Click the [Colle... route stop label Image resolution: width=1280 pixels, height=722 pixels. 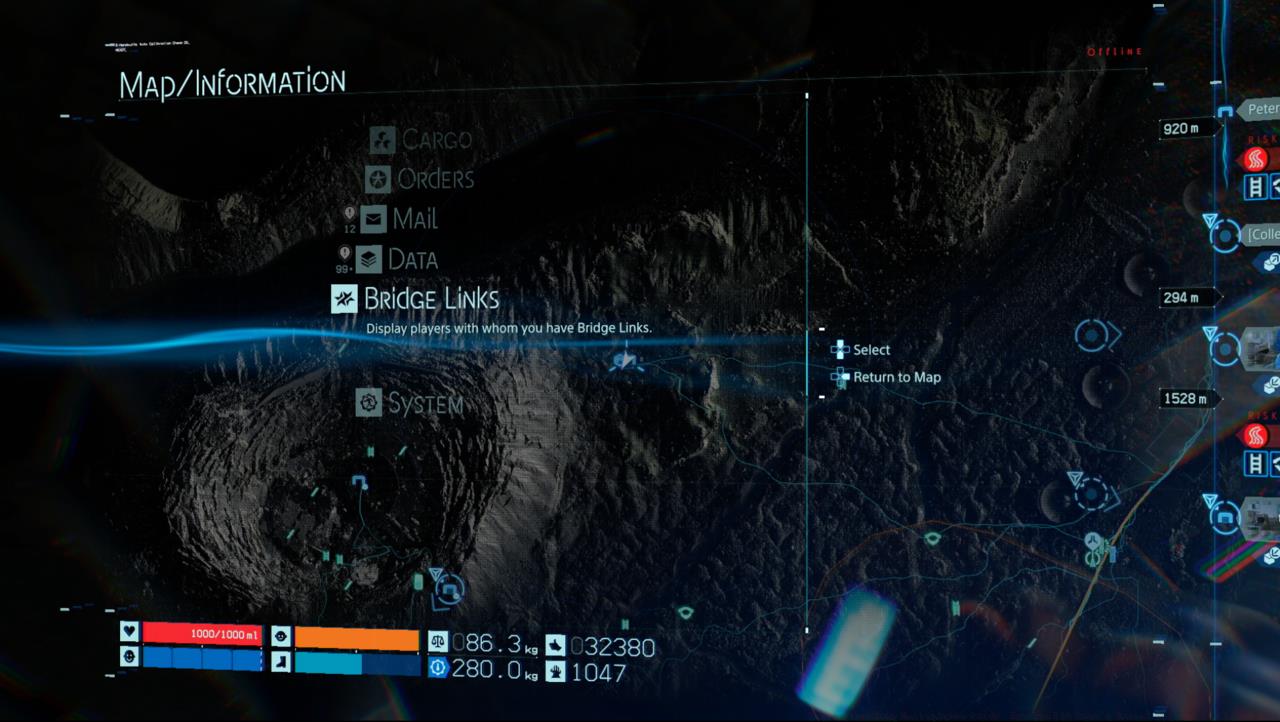point(1262,235)
